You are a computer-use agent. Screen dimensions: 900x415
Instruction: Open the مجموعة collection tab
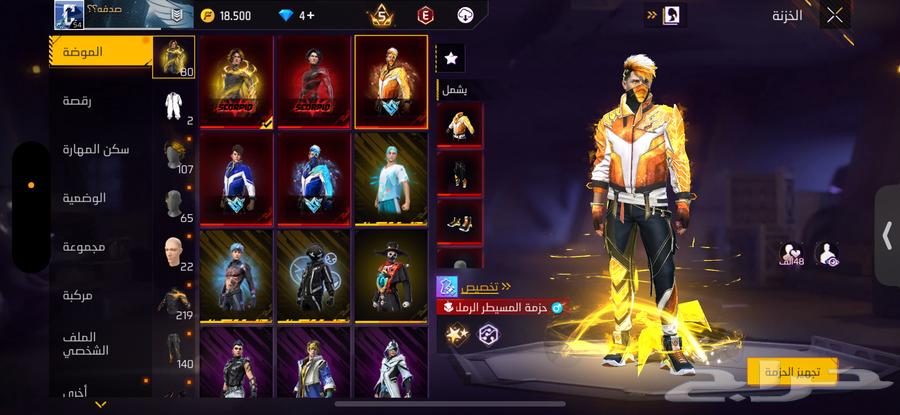(x=100, y=246)
